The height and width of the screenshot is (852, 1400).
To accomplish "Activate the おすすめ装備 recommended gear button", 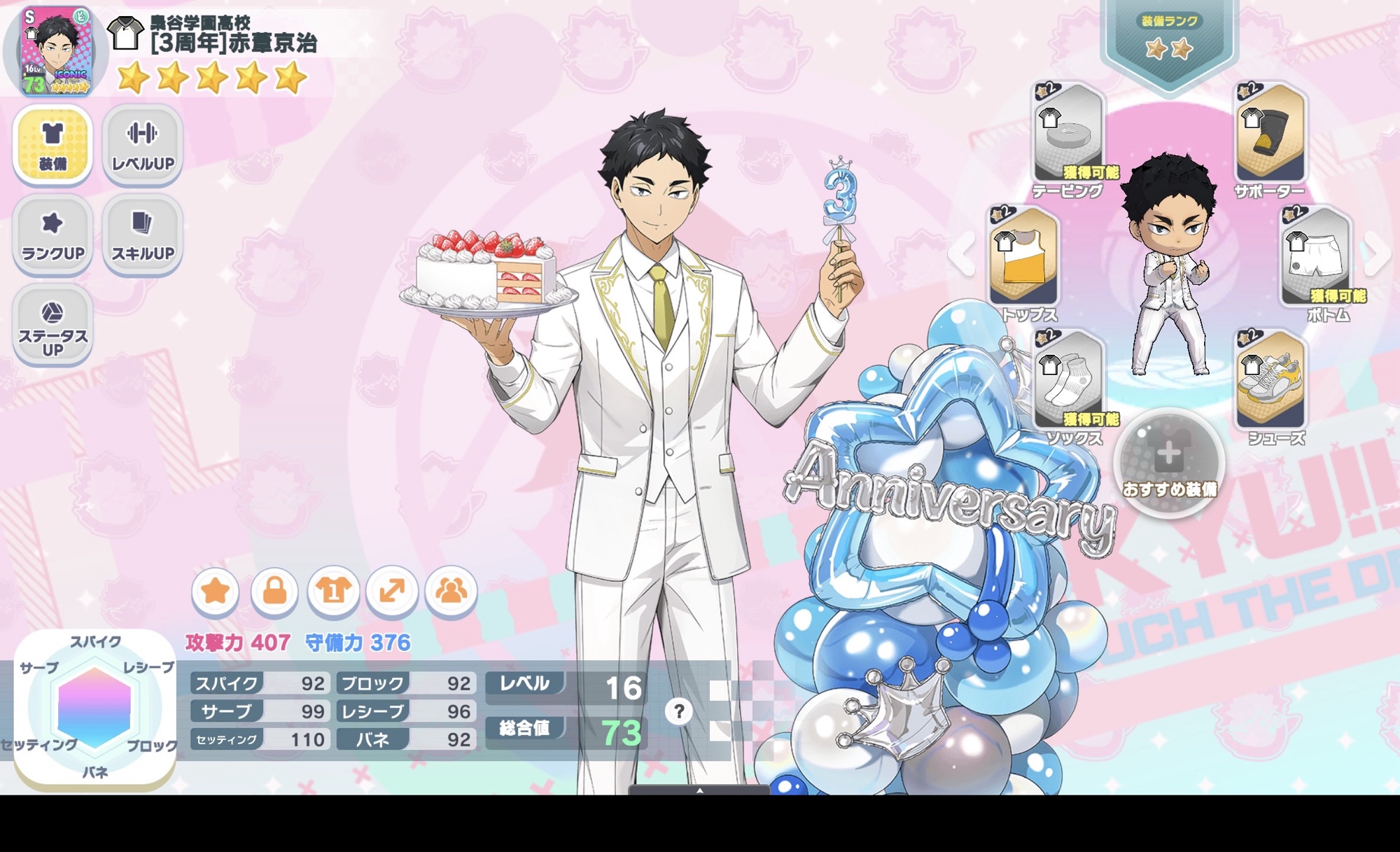I will (1169, 463).
